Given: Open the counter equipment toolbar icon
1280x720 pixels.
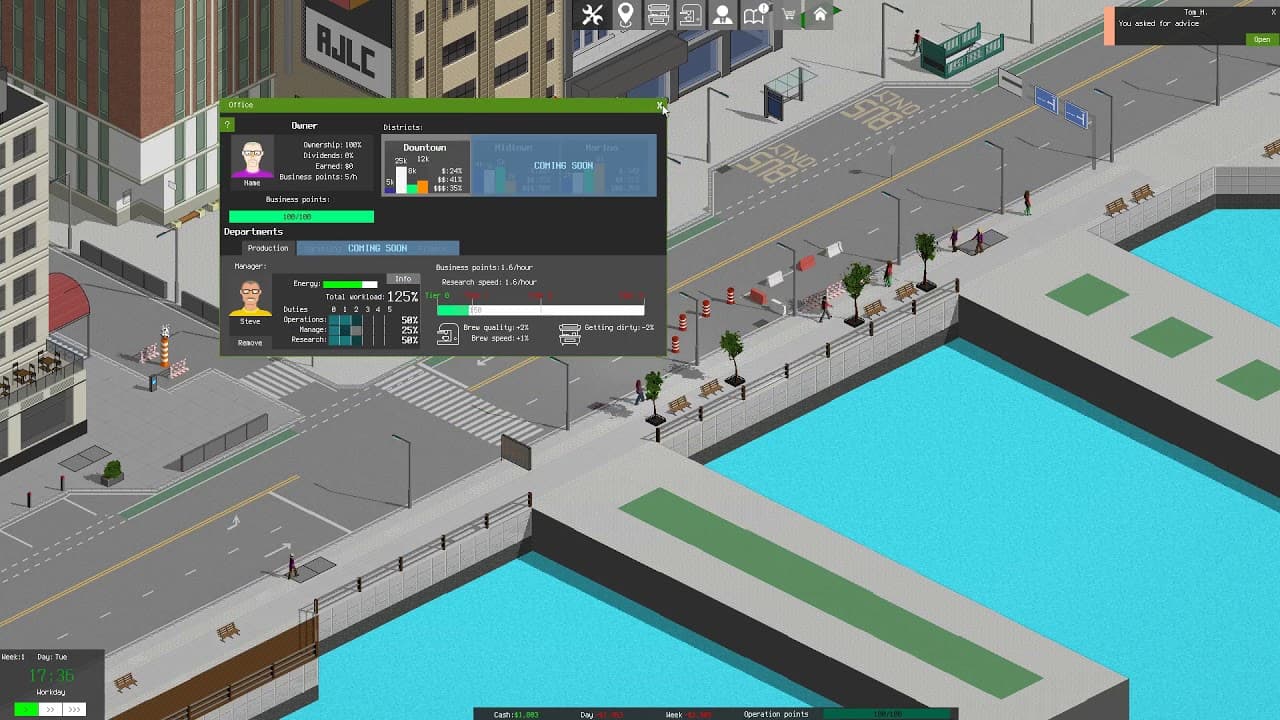Looking at the screenshot, I should pos(658,15).
